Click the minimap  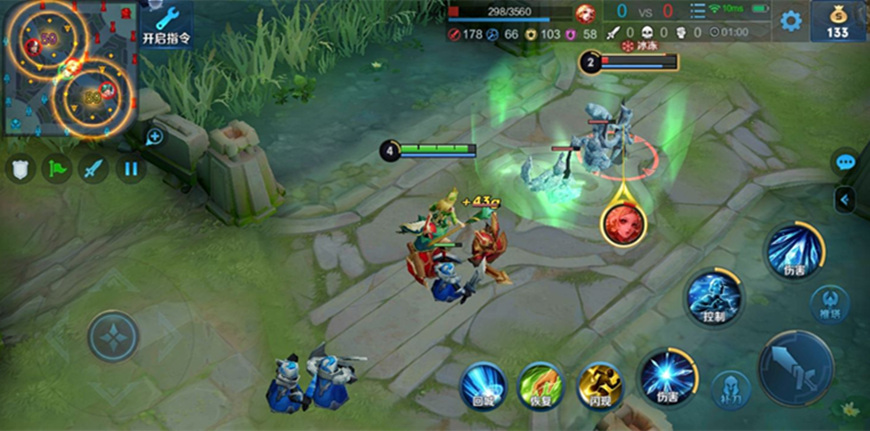(x=68, y=68)
